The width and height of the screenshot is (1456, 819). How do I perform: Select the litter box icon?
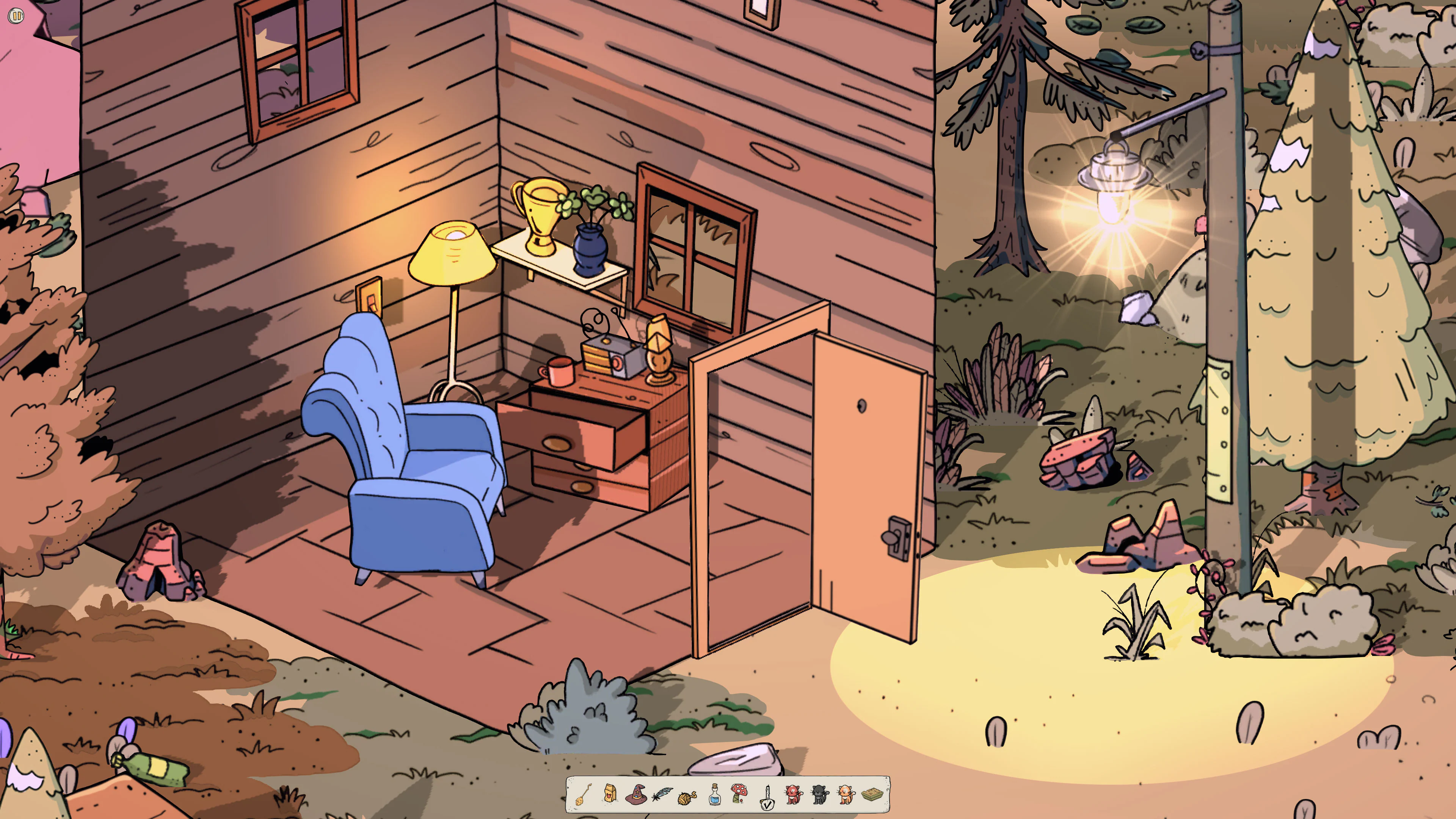(872, 795)
